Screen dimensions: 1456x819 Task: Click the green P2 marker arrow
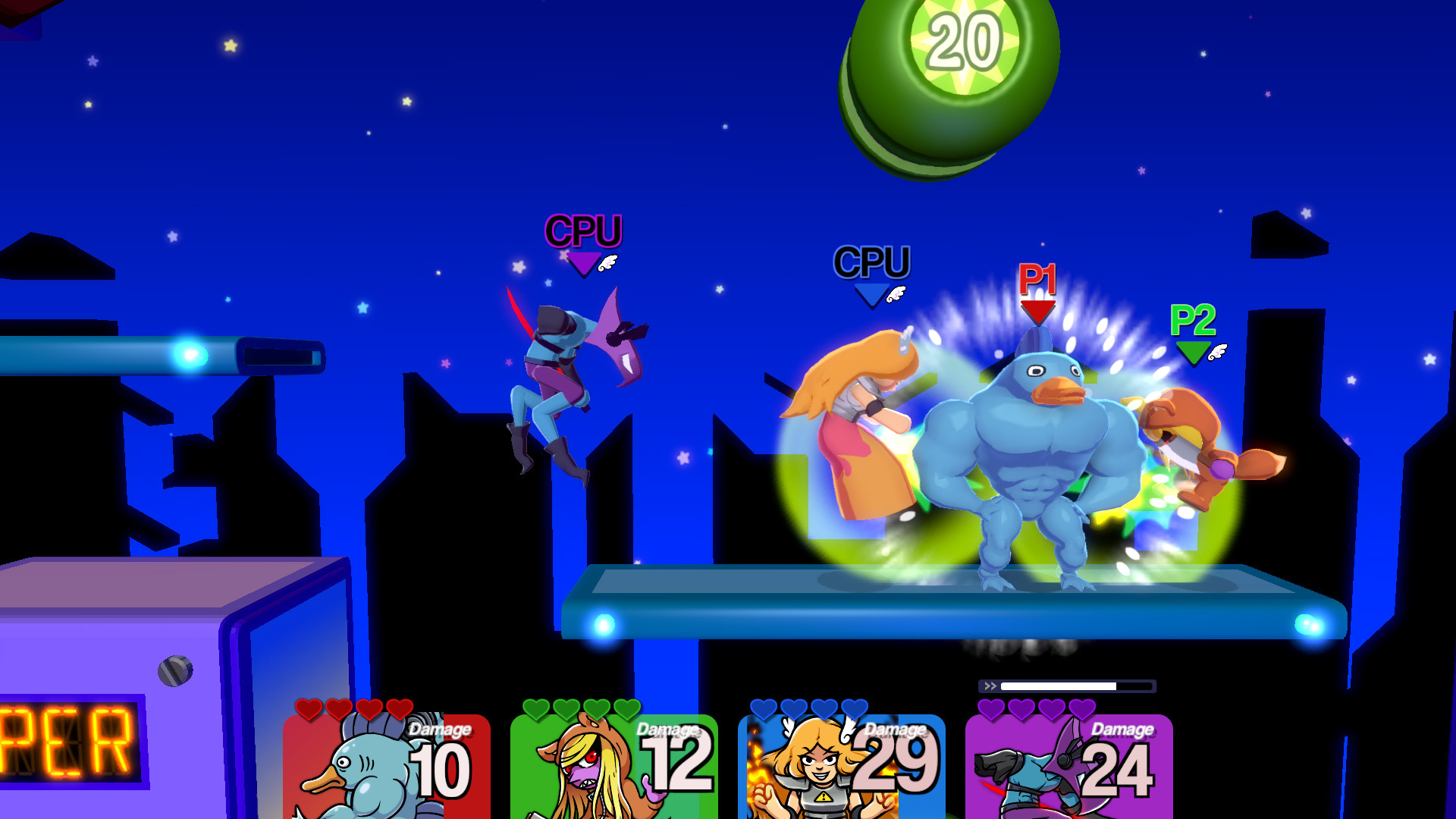[1194, 353]
